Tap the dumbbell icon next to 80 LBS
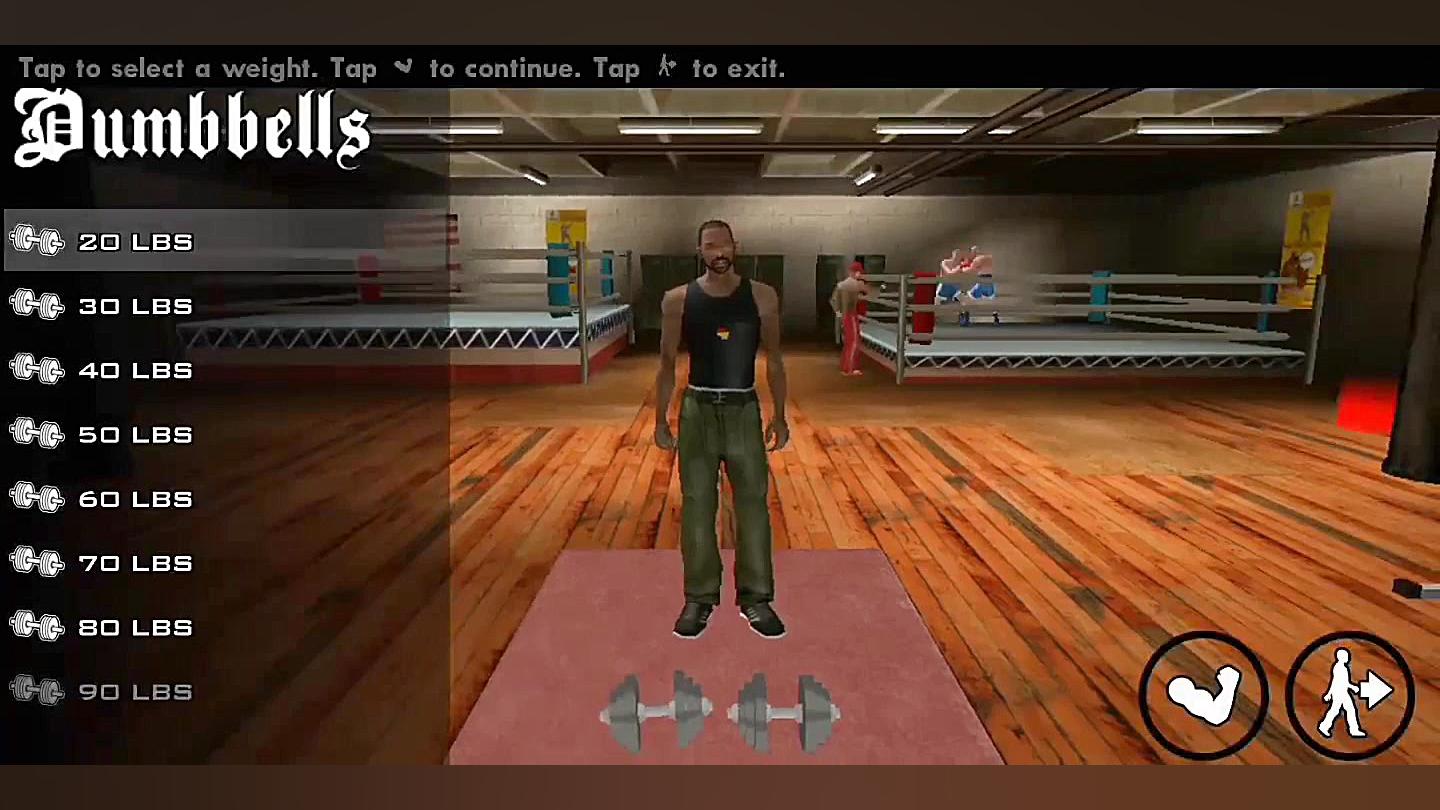 click(x=37, y=627)
